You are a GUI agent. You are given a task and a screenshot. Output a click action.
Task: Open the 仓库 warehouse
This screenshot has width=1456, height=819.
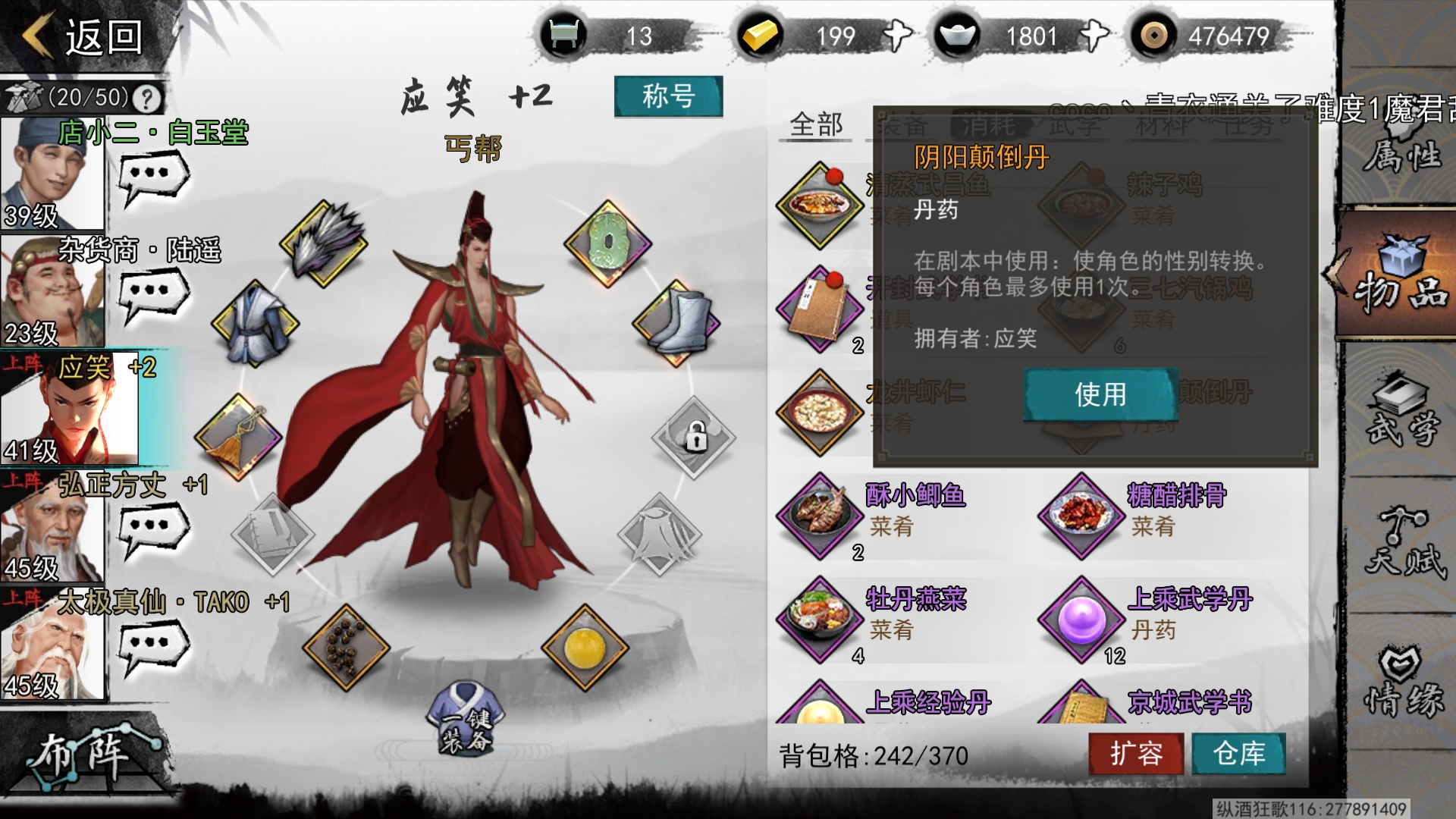click(x=1238, y=754)
